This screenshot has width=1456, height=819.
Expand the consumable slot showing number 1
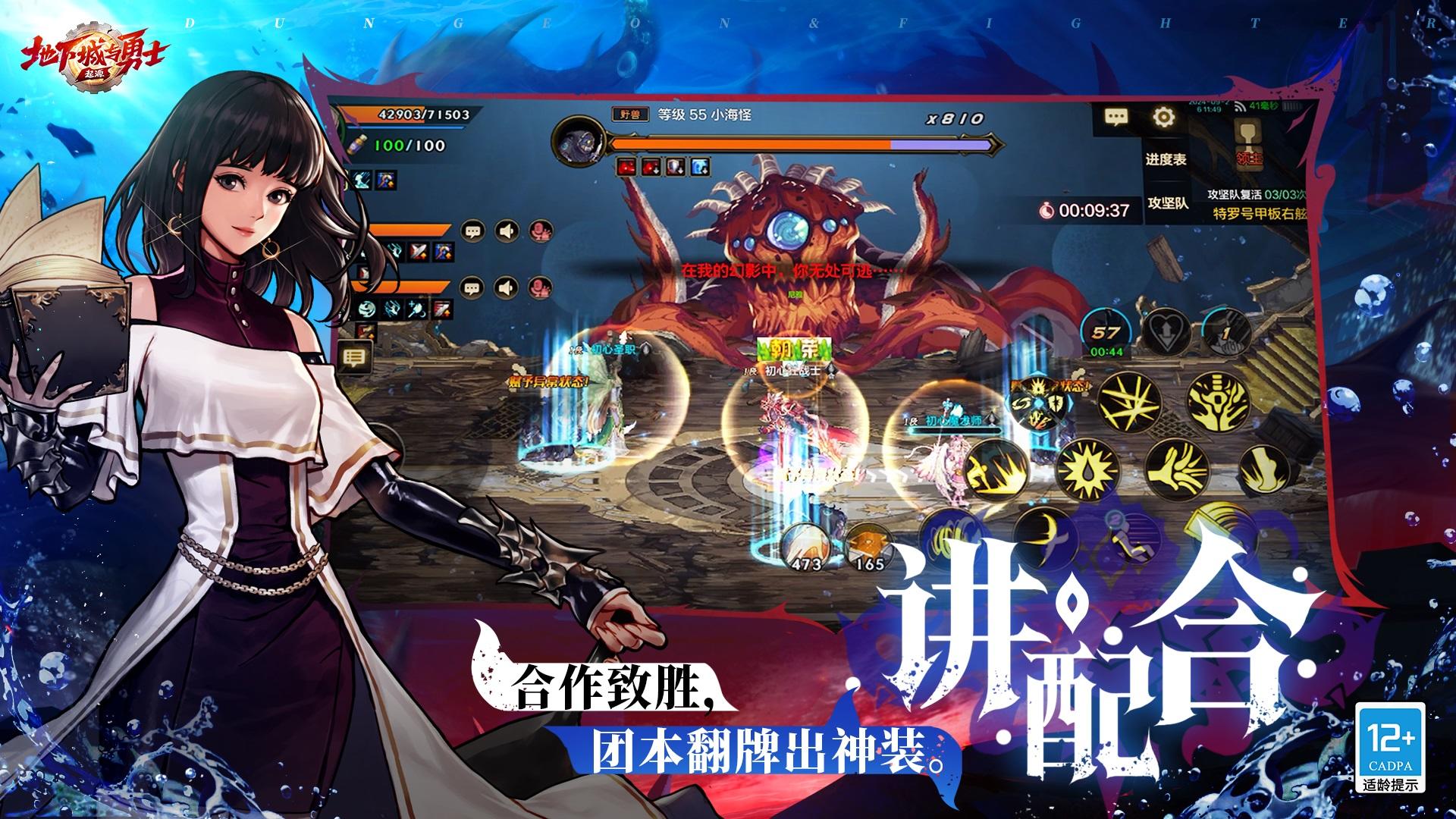click(1226, 331)
